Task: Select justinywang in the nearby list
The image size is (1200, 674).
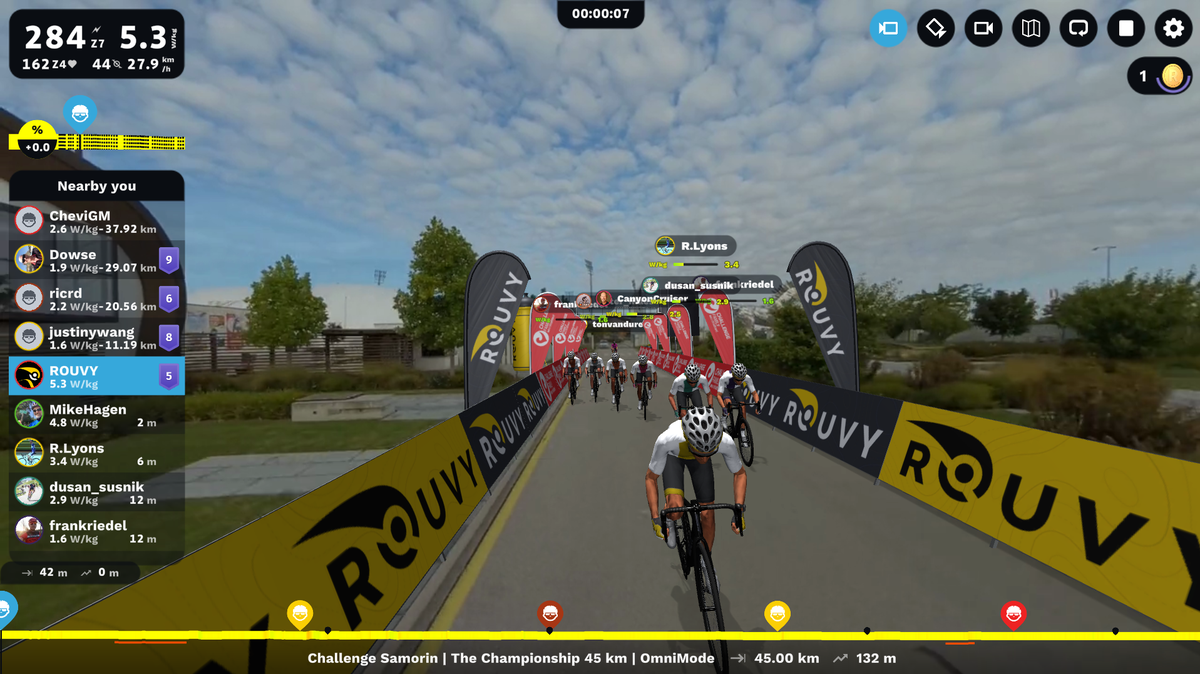Action: (97, 337)
